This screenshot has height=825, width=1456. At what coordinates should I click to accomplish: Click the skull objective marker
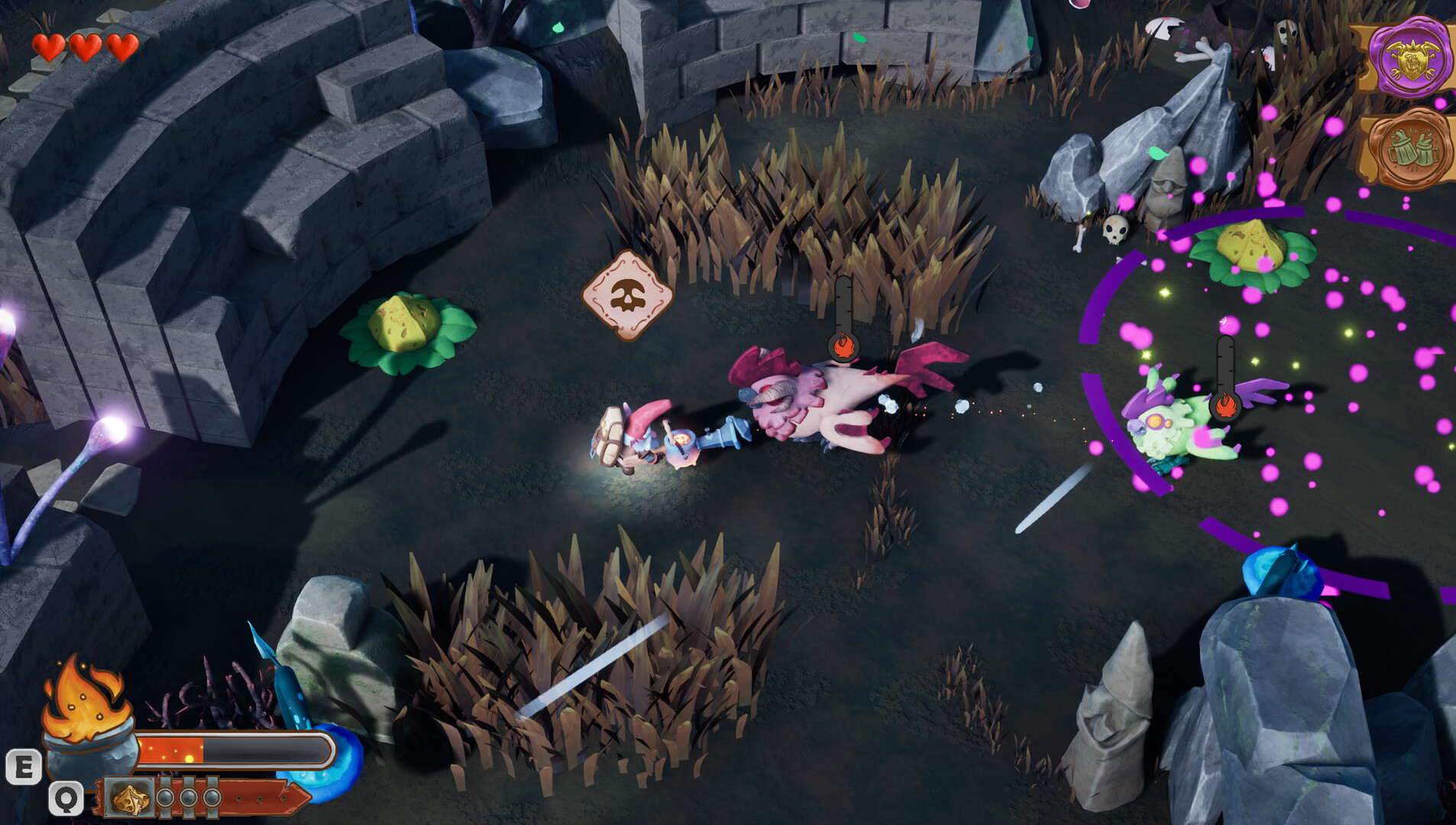click(x=628, y=295)
